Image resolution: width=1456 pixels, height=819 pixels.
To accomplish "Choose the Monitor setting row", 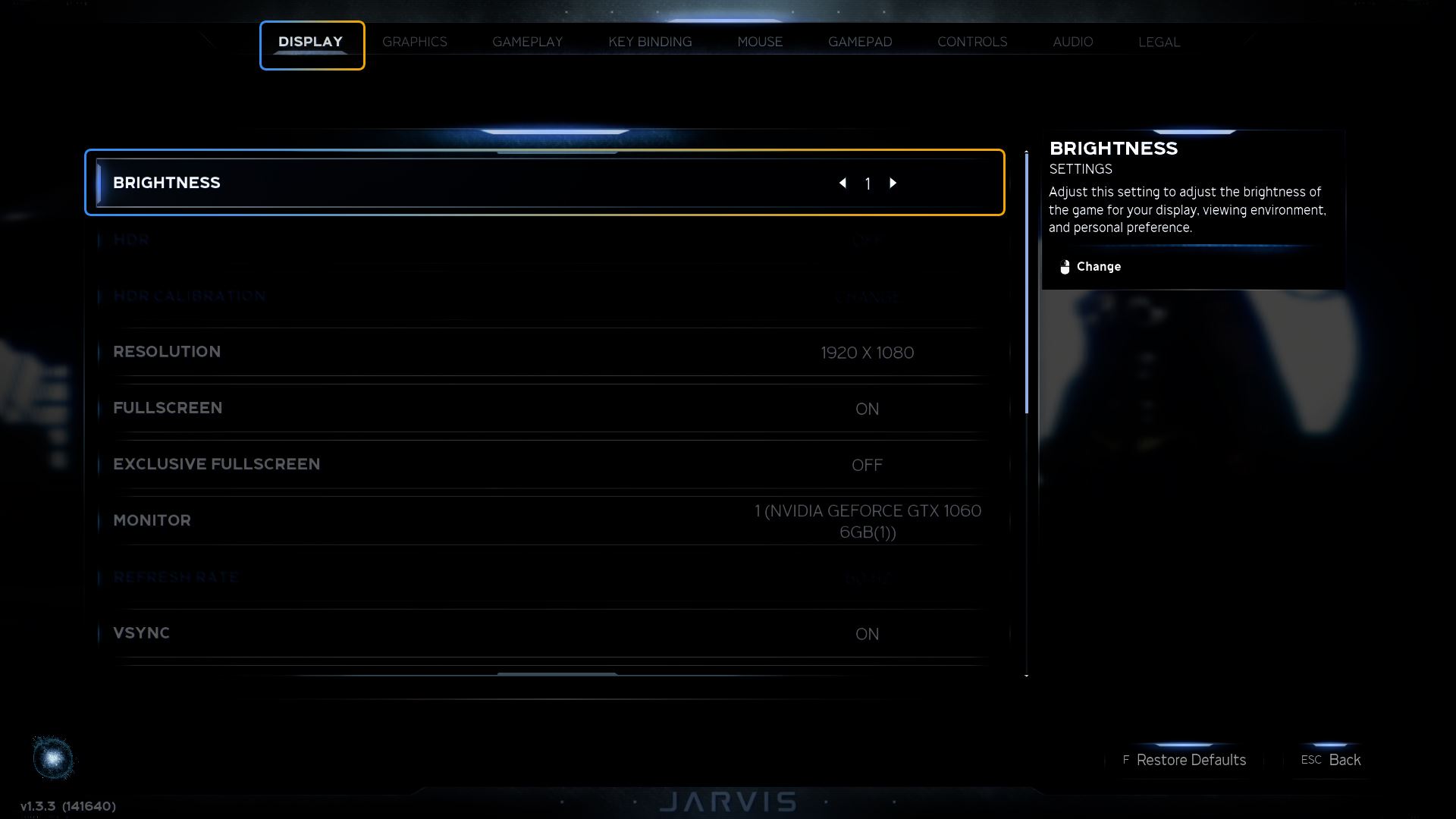I will tap(546, 521).
